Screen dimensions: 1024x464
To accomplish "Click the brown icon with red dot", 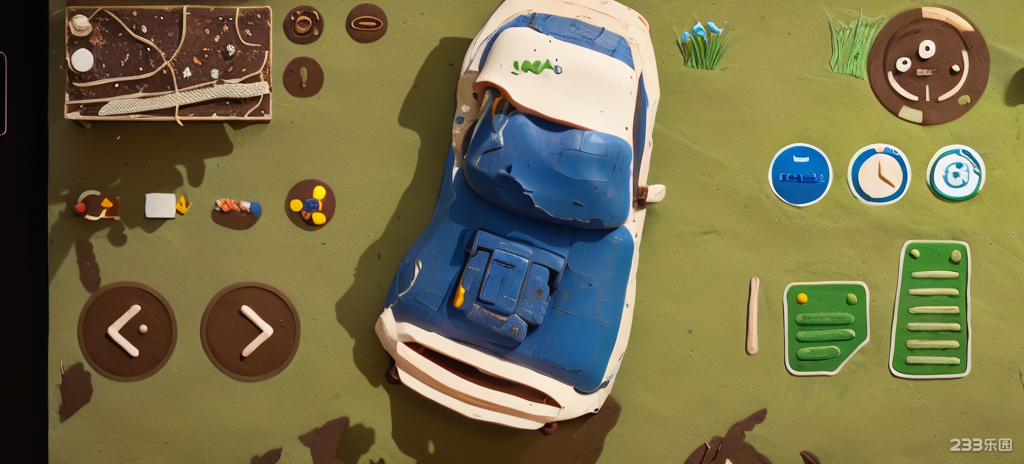I will (x=97, y=206).
